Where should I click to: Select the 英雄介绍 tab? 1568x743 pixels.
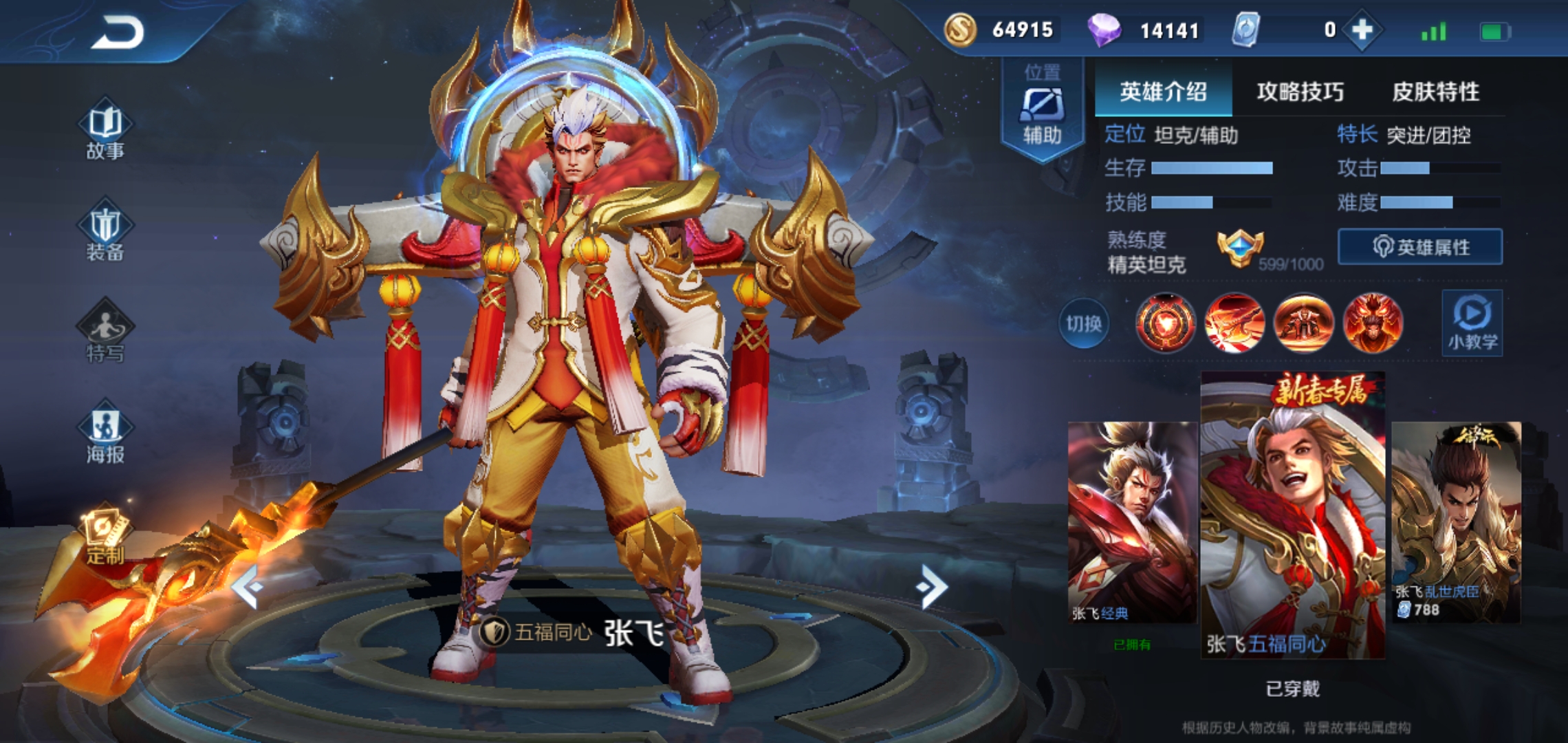[x=1163, y=91]
